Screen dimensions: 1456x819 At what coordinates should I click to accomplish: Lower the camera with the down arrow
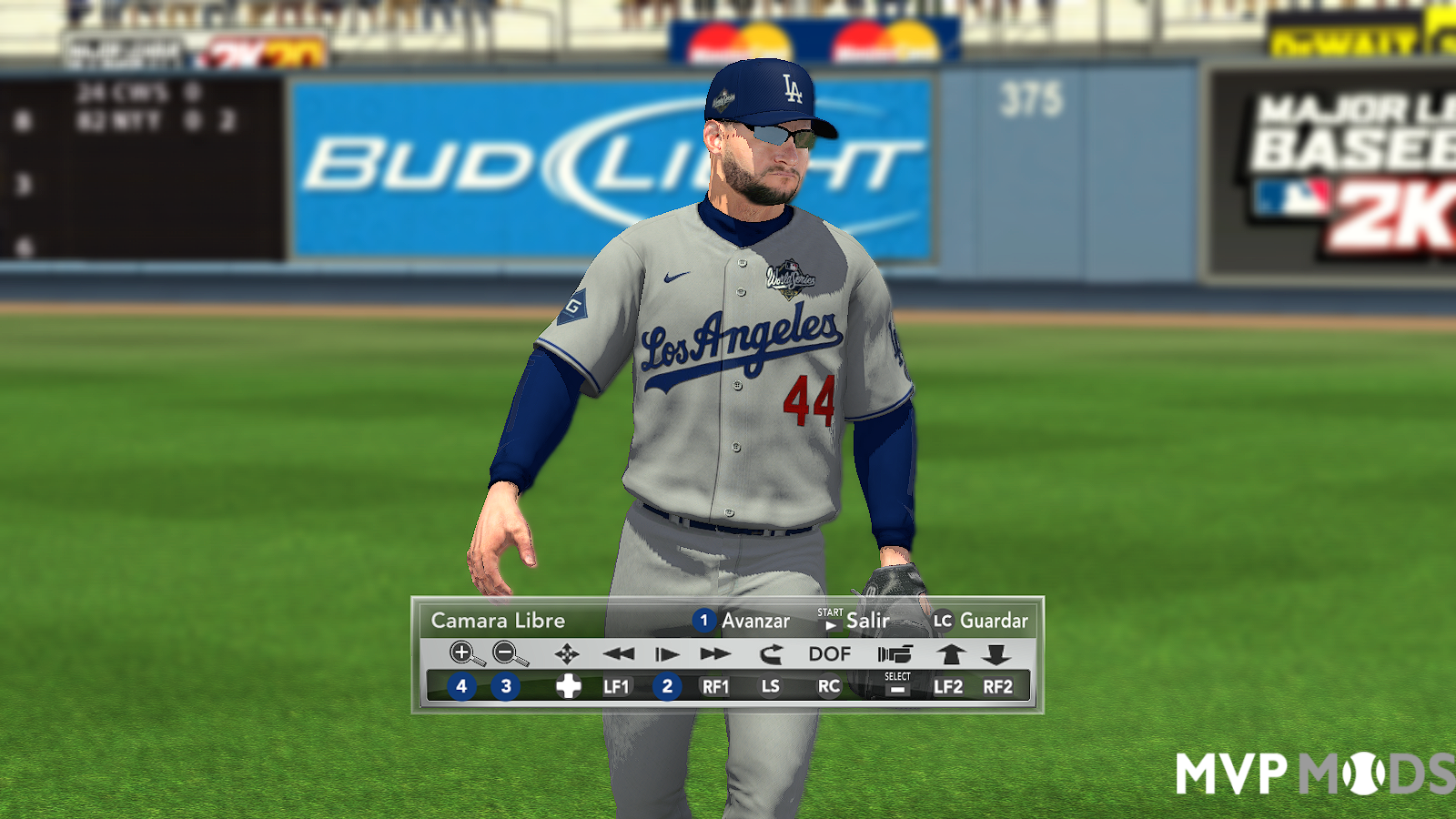996,653
